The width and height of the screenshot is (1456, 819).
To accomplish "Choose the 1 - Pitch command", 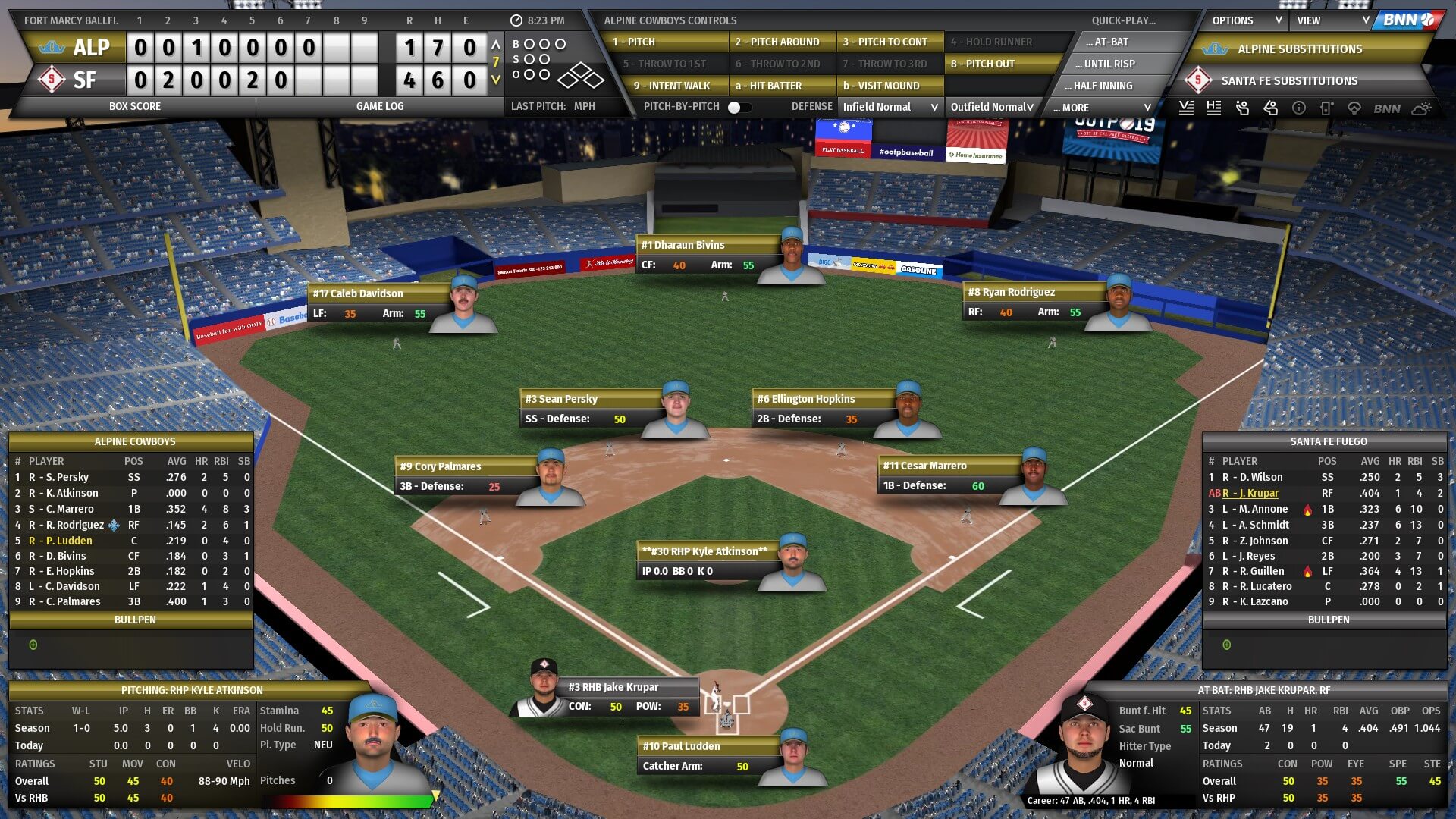I will point(666,42).
